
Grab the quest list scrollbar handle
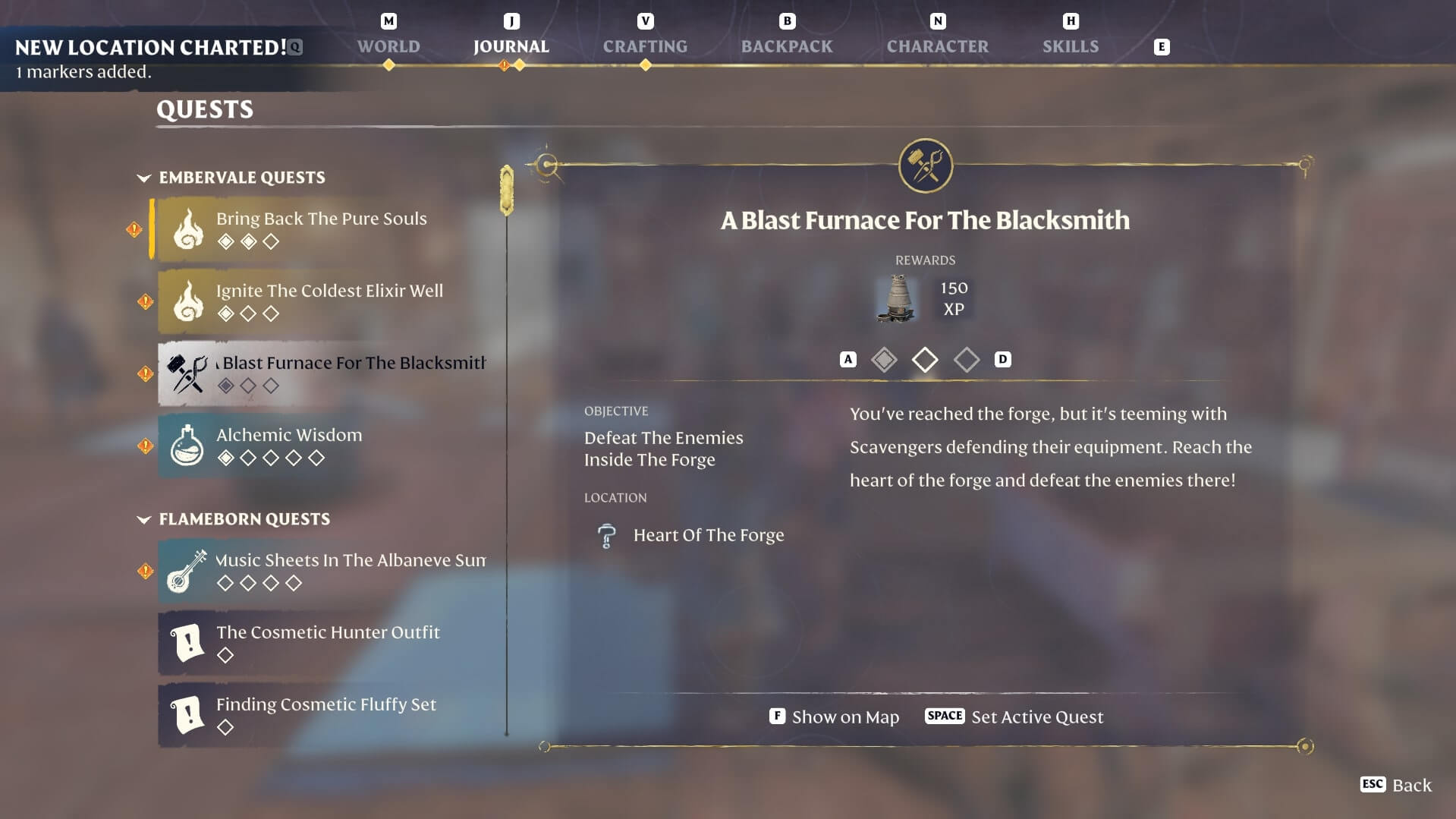(507, 191)
